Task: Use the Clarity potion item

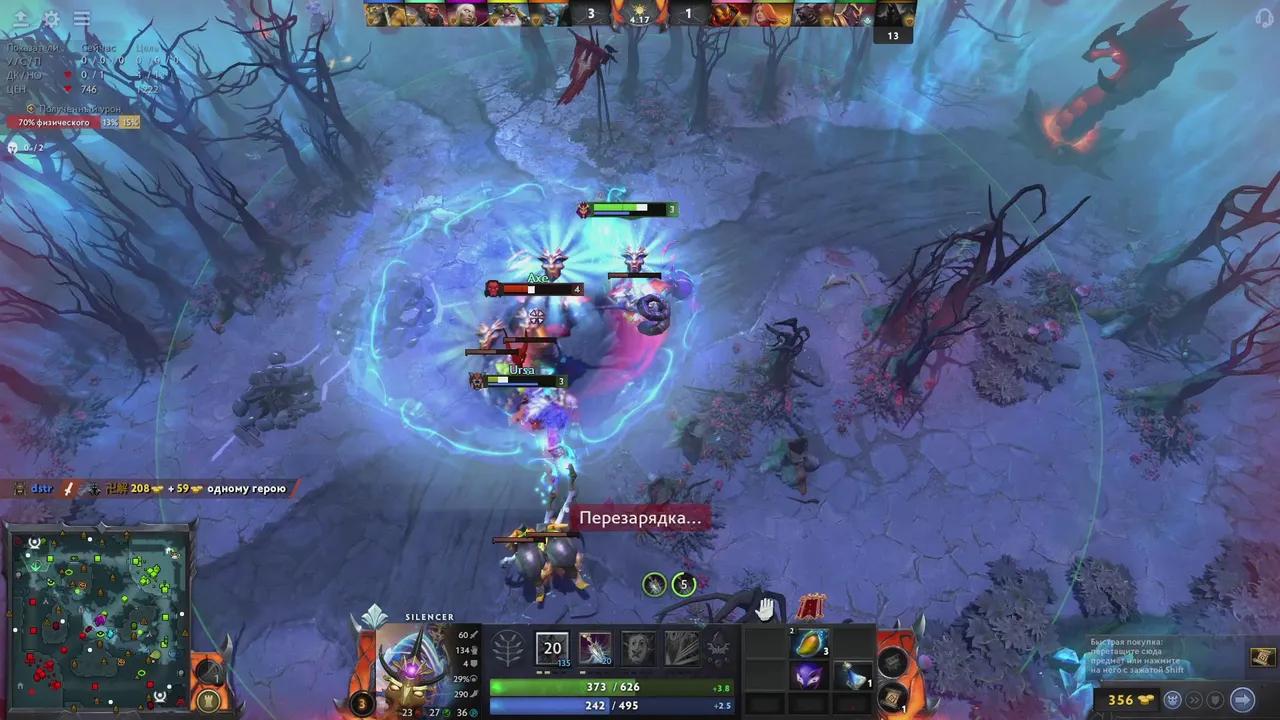Action: [x=853, y=676]
